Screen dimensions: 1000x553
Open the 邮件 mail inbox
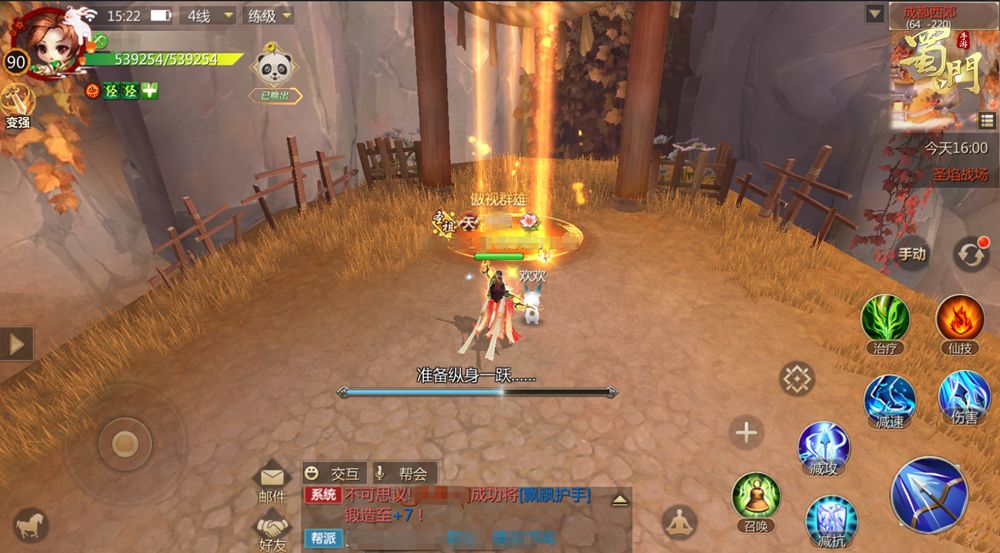point(272,481)
